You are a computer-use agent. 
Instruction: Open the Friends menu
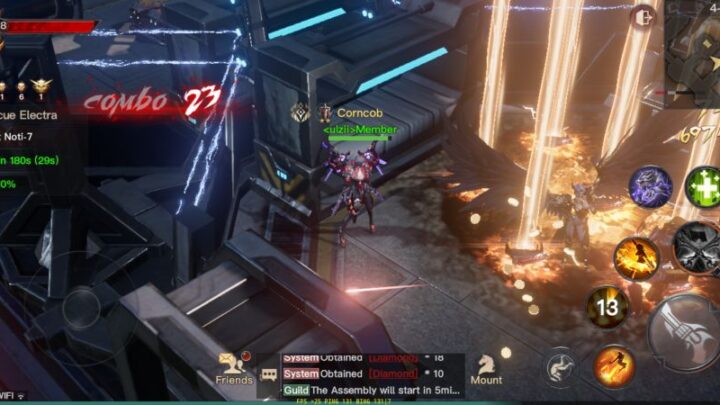pyautogui.click(x=234, y=364)
